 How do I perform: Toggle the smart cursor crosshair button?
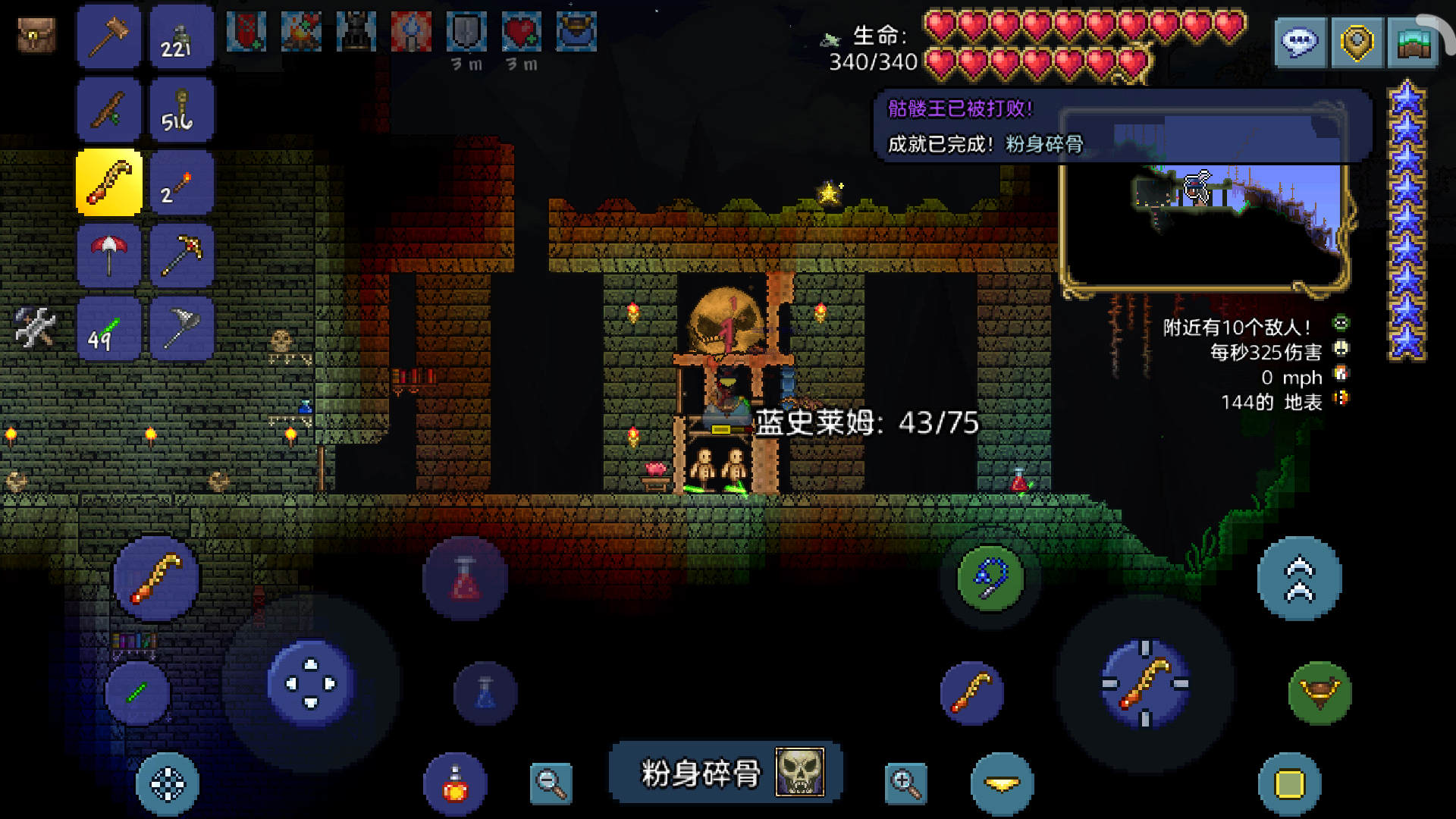click(168, 784)
